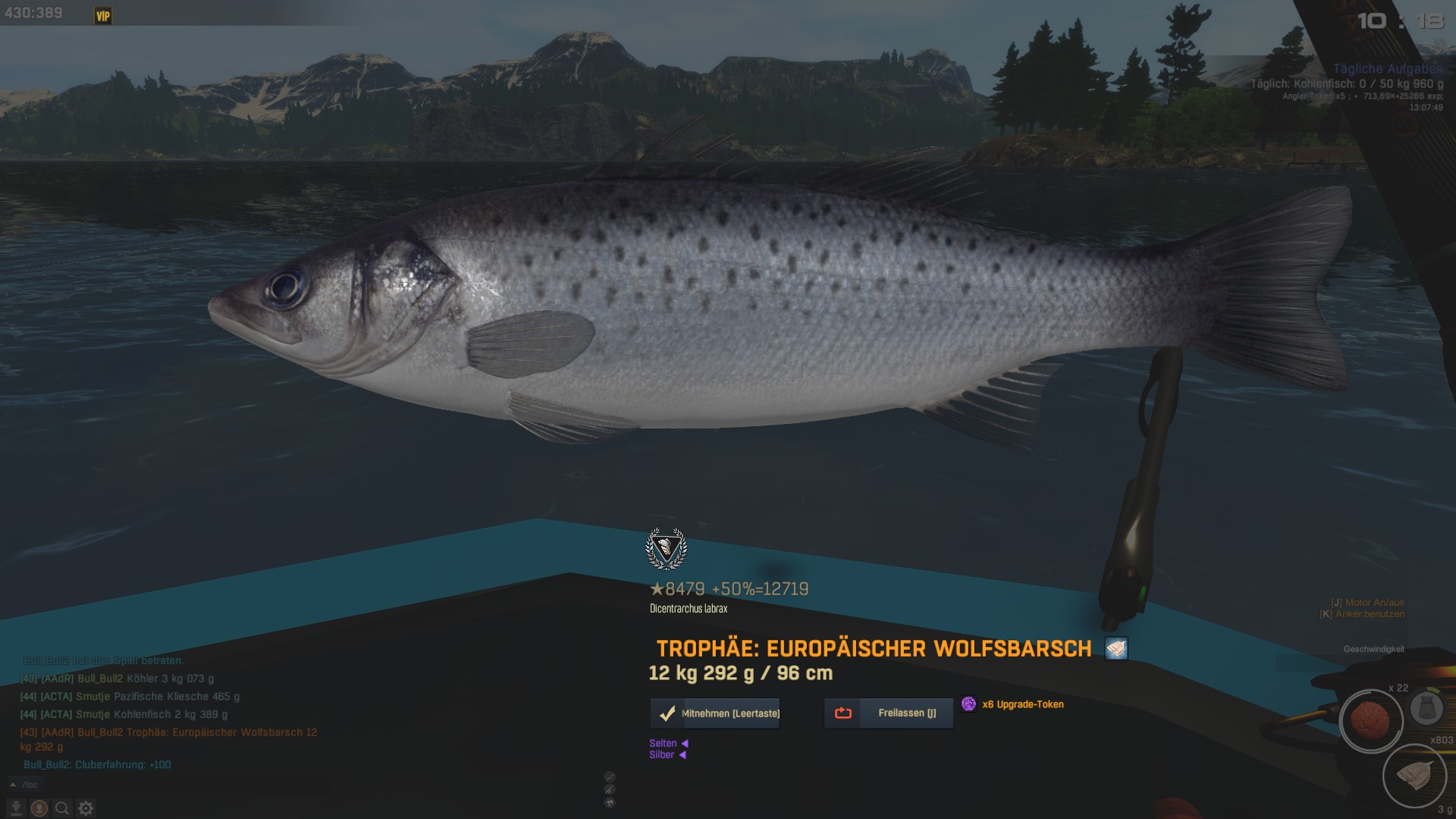Click the download arrow icon below chat

[x=16, y=808]
